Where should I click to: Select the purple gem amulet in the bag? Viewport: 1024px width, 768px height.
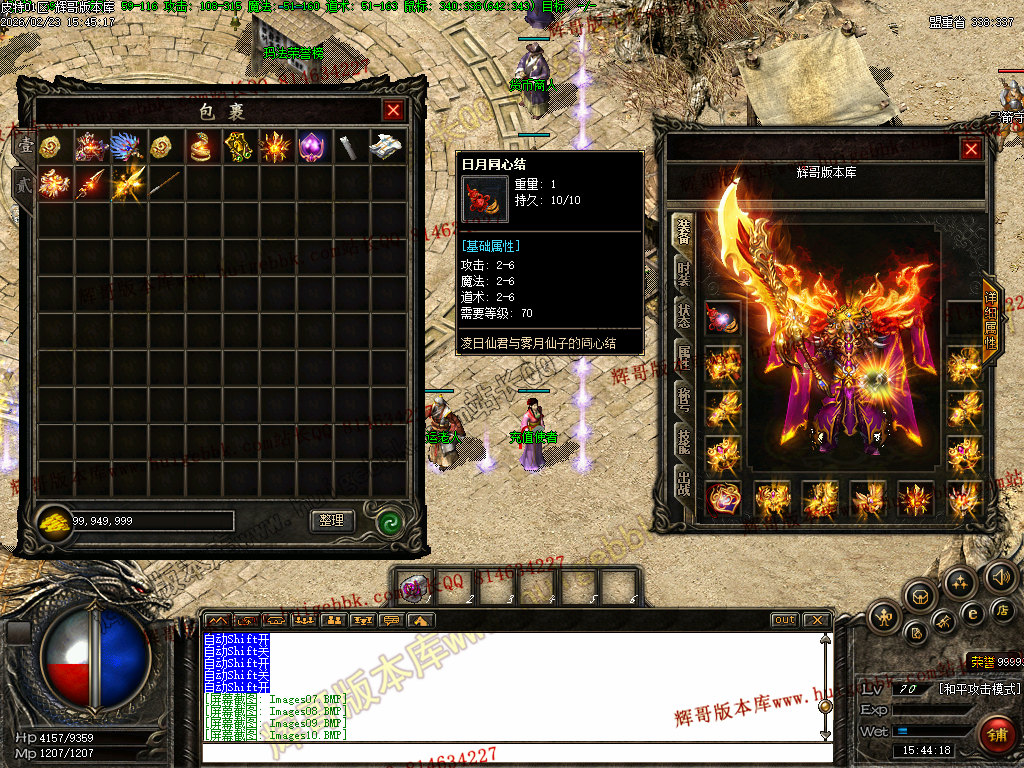(313, 147)
